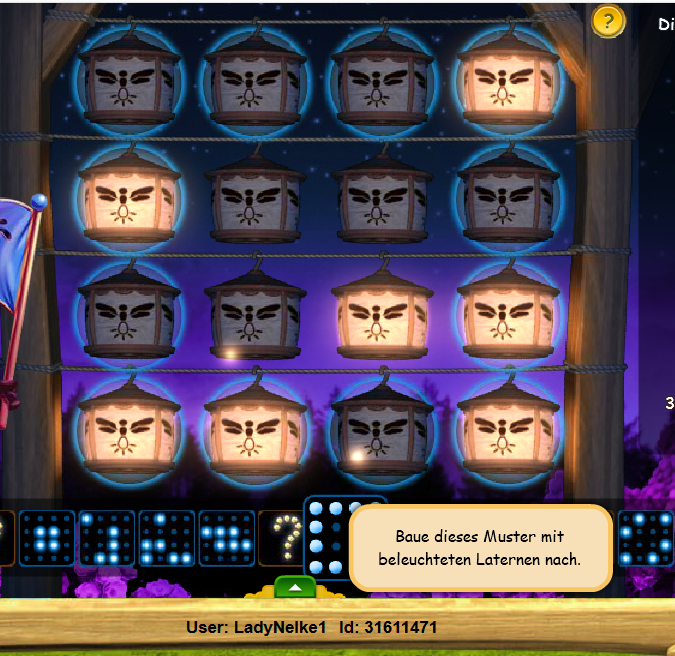This screenshot has width=675, height=656.
Task: Select the enlarged current pattern tile
Action: (x=324, y=537)
